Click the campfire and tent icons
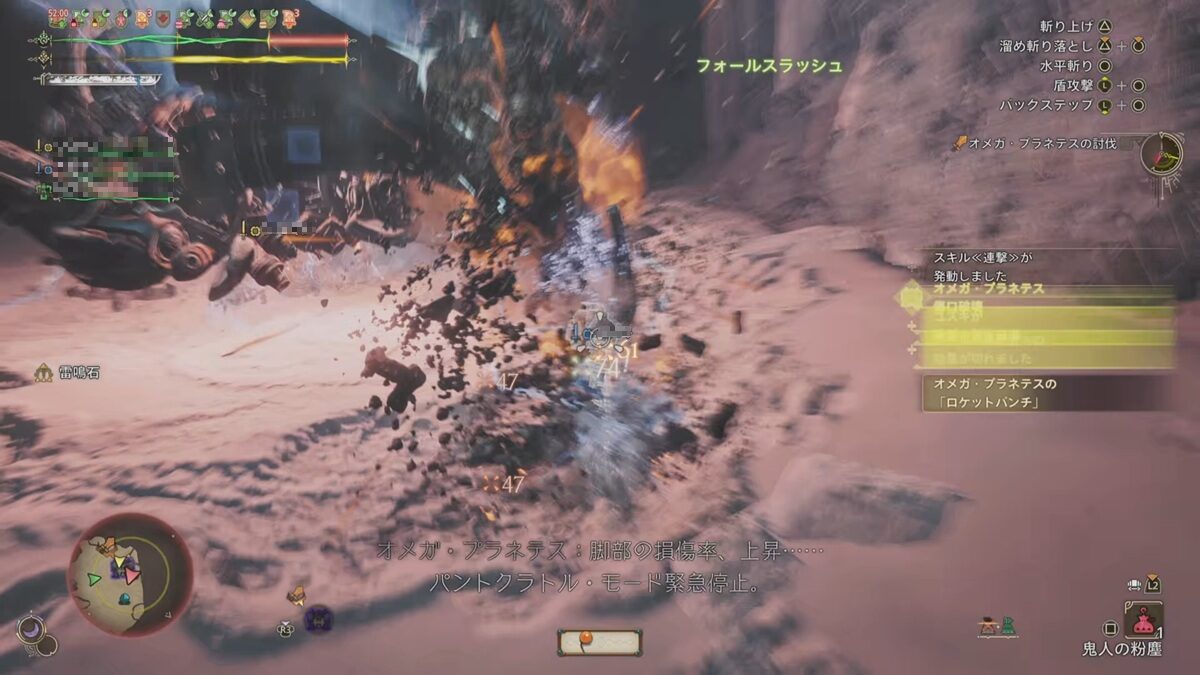The height and width of the screenshot is (675, 1200). (x=997, y=627)
